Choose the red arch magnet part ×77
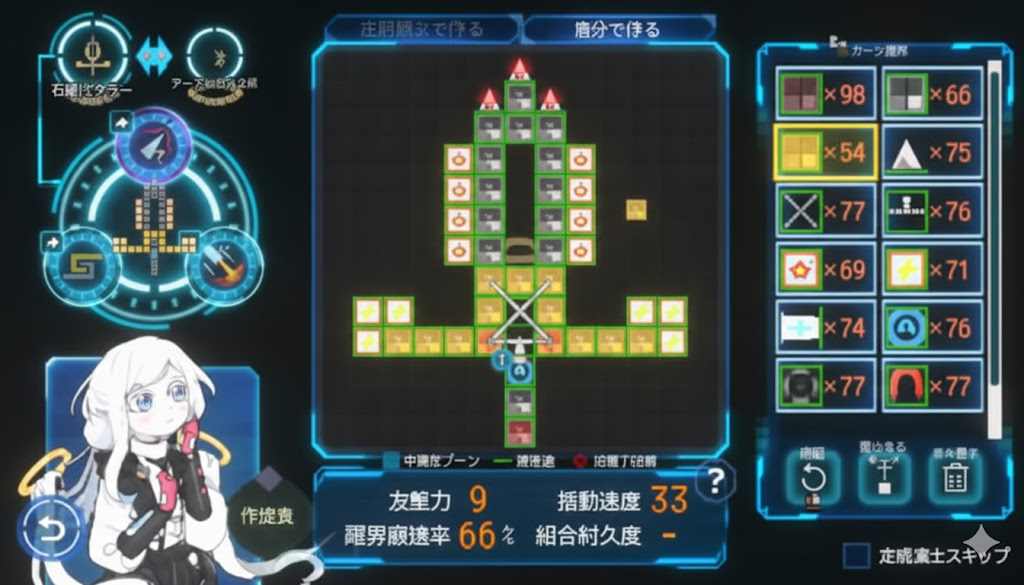This screenshot has height=585, width=1024. pyautogui.click(x=932, y=385)
